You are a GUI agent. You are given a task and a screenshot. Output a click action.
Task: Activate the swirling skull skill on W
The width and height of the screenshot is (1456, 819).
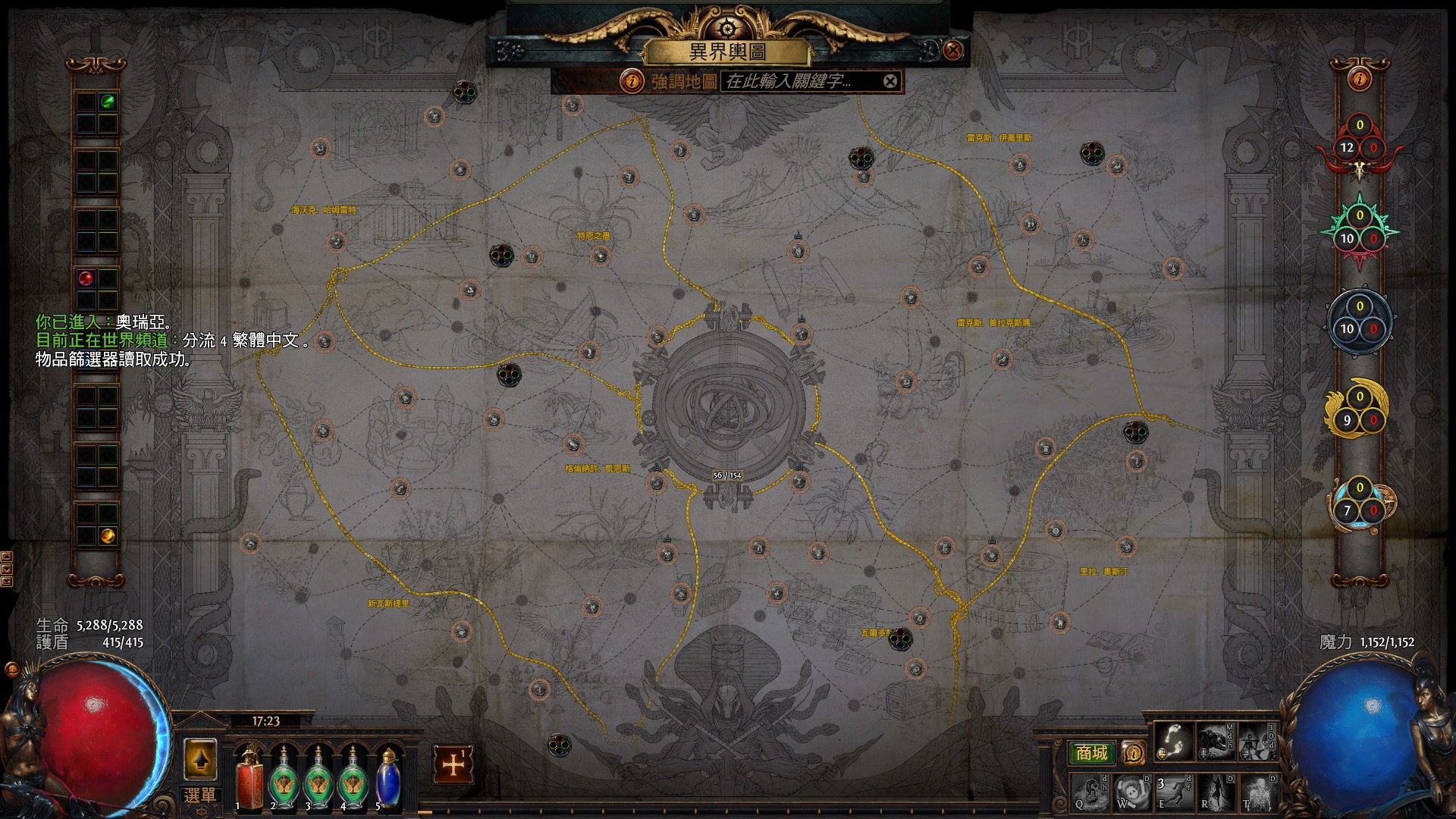click(x=1131, y=792)
